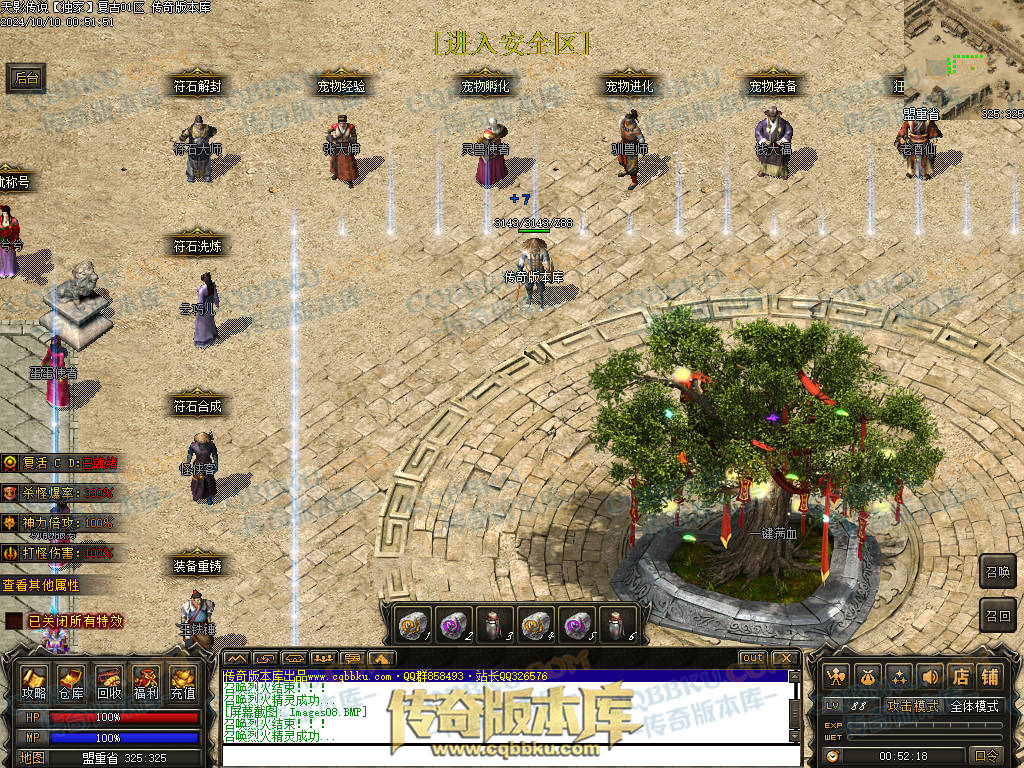1024x768 pixels.
Task: Click the chat box 'out' button
Action: [753, 658]
